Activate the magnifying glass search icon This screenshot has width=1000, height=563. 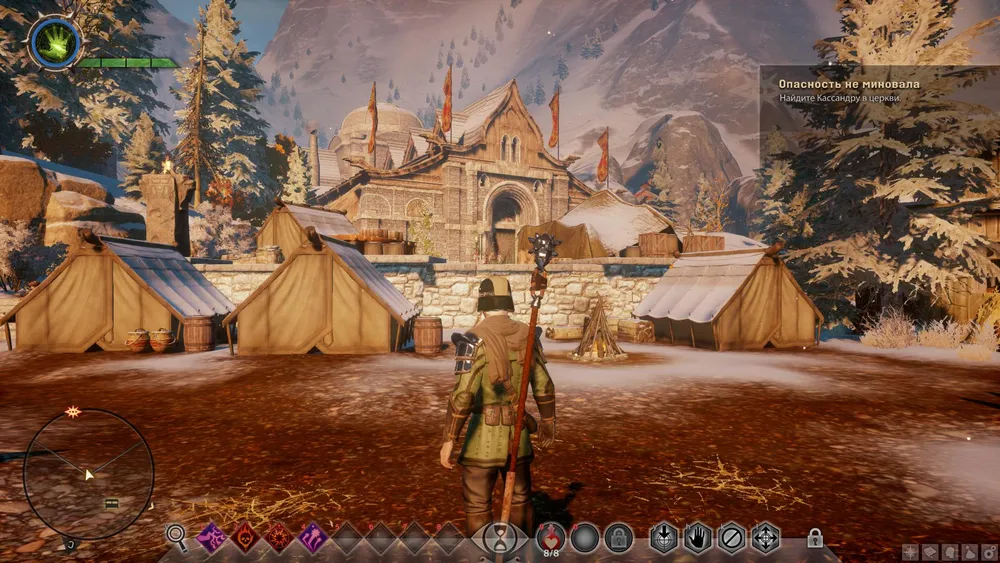click(x=177, y=537)
